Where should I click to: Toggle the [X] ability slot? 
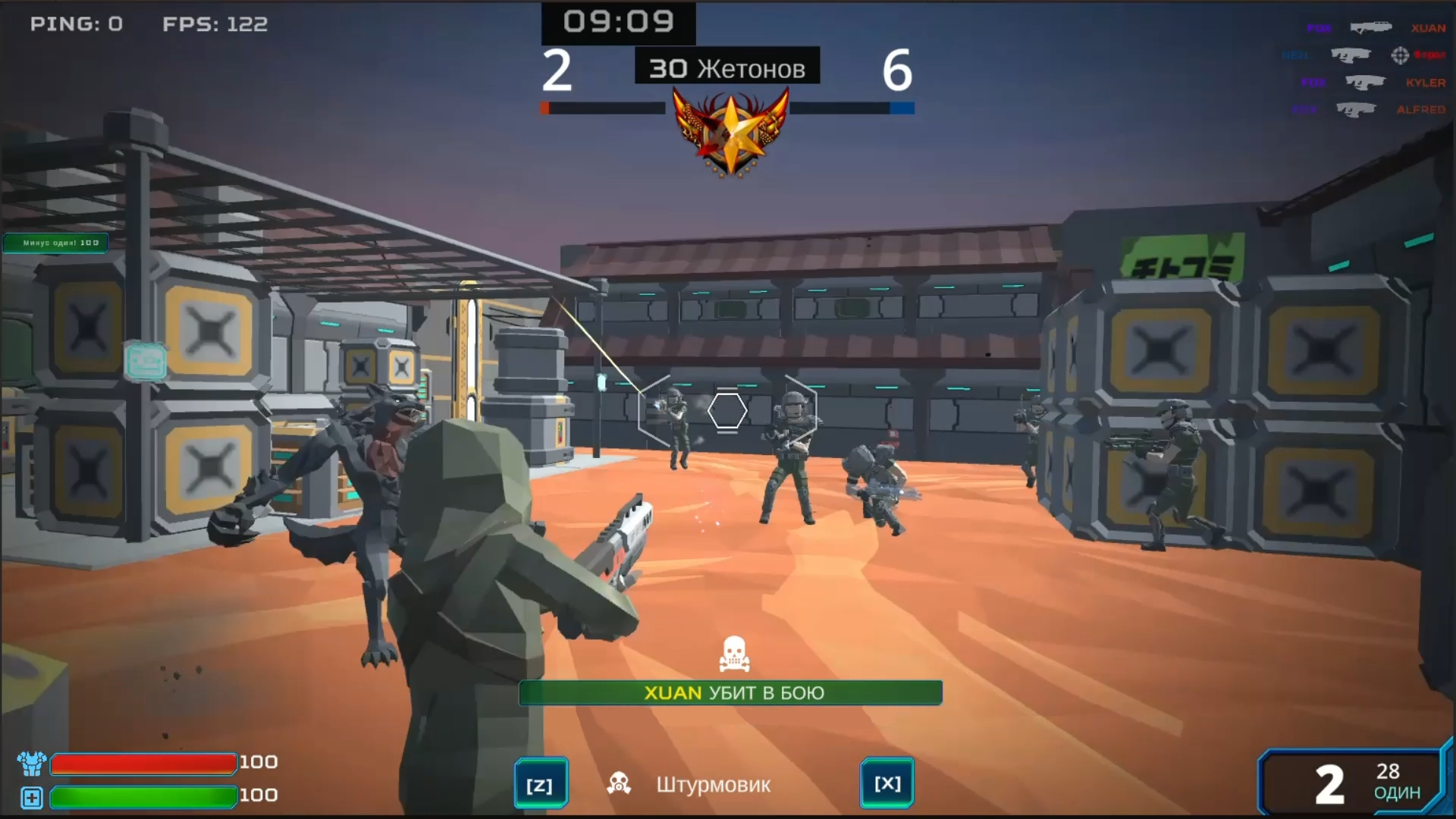888,783
